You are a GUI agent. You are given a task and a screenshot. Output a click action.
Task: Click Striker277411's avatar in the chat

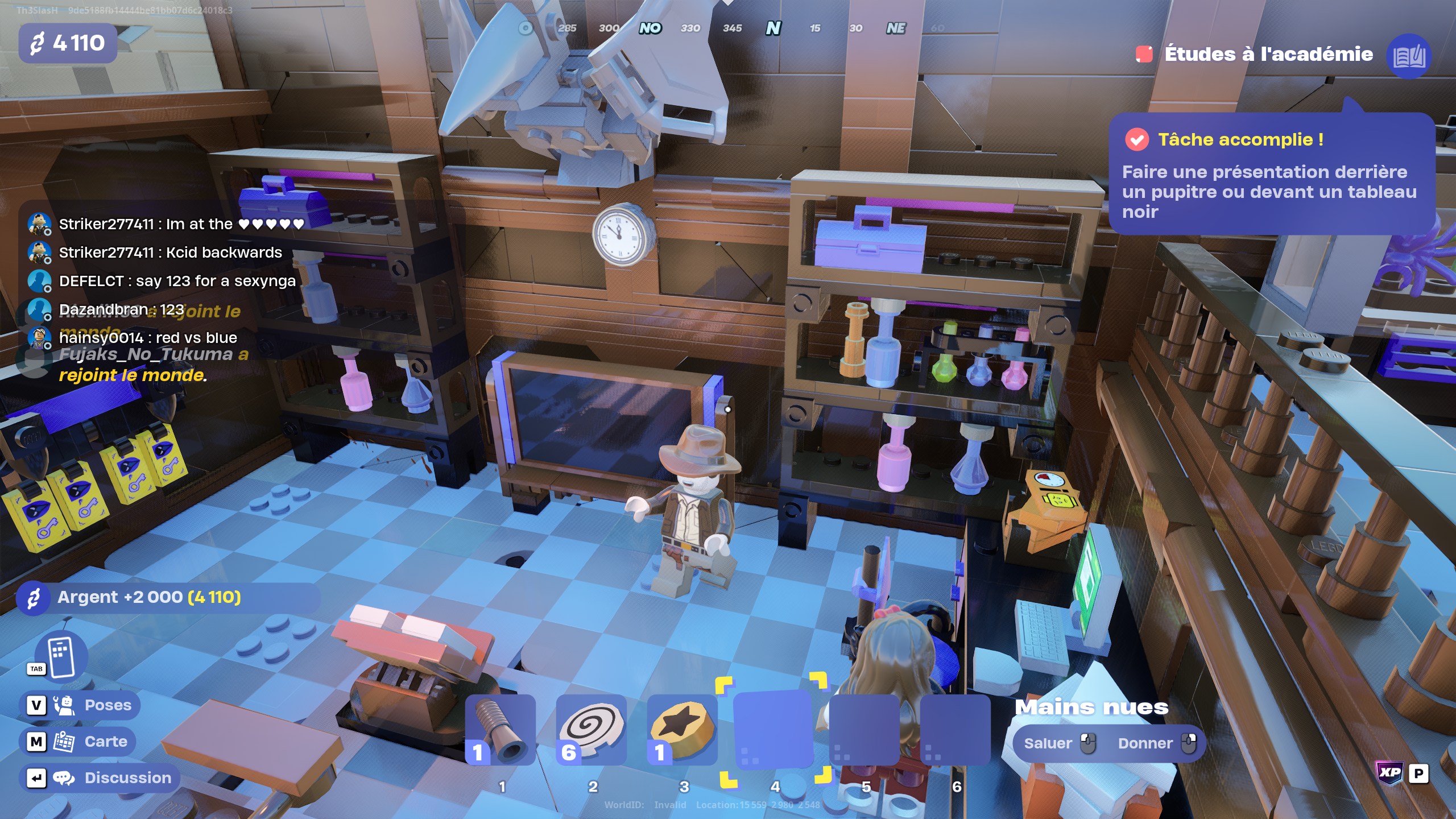(x=38, y=224)
